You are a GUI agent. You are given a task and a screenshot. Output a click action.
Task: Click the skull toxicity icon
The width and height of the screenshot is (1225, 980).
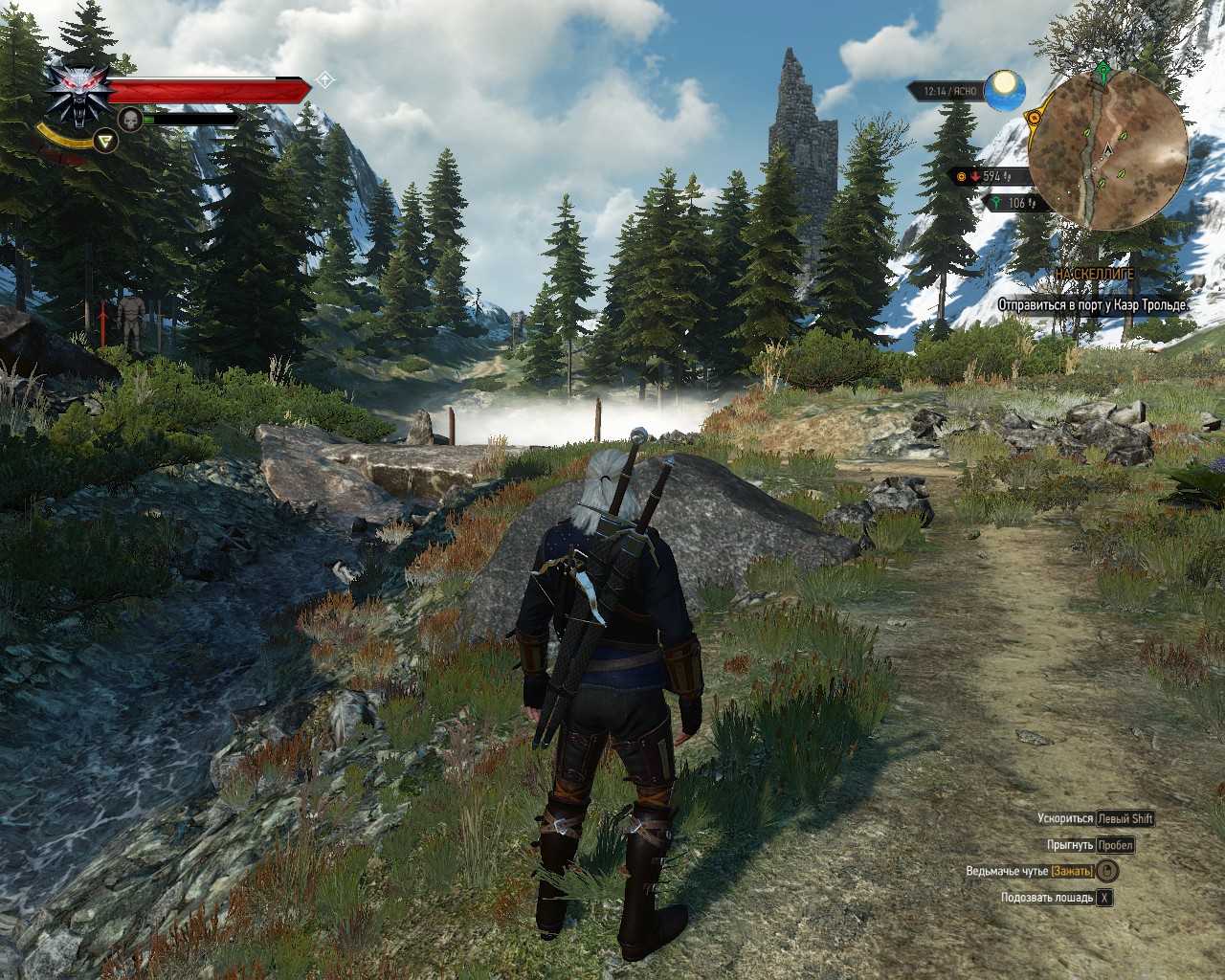(x=130, y=119)
